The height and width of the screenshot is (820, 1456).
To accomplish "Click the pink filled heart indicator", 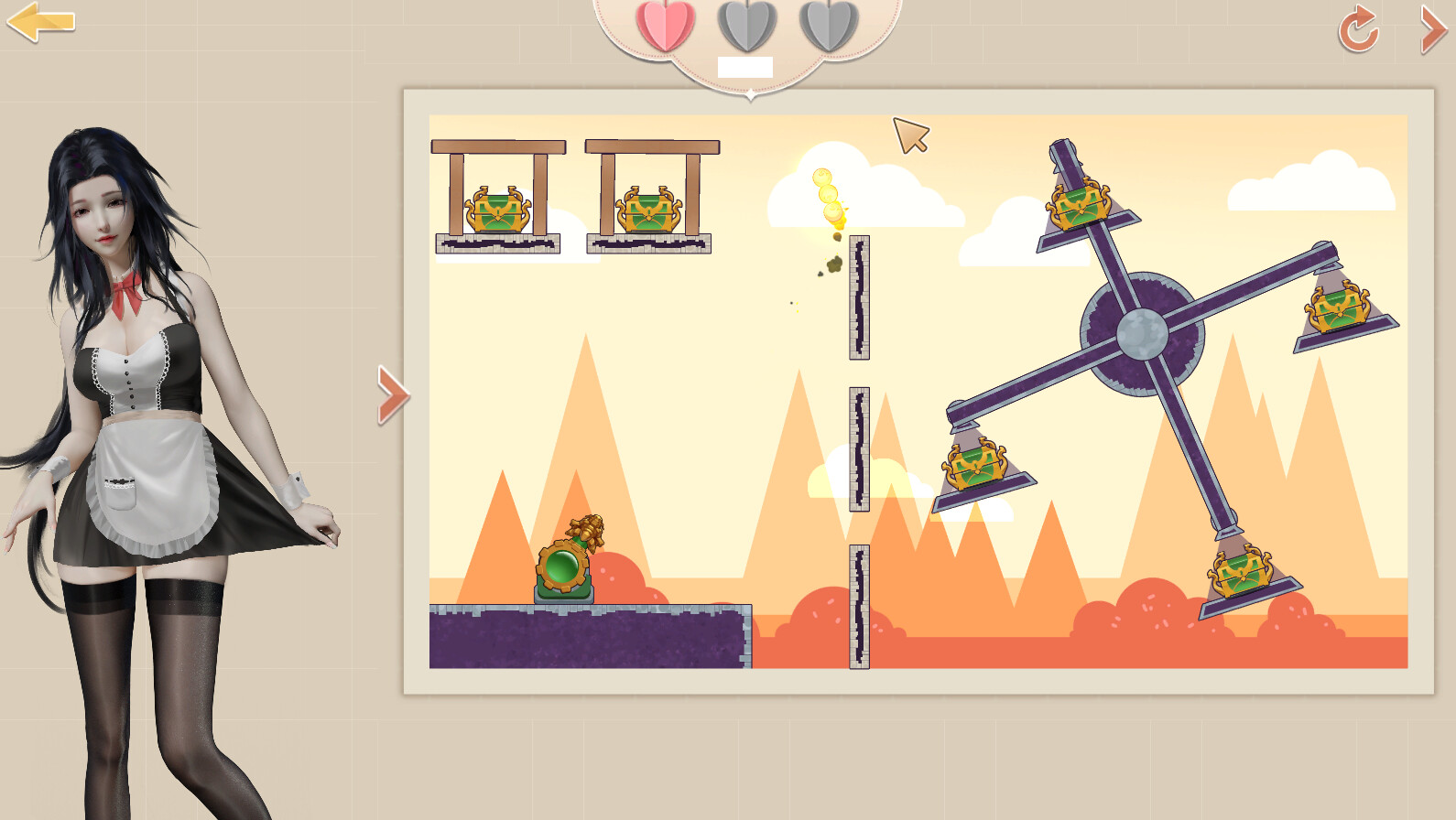I will (667, 26).
